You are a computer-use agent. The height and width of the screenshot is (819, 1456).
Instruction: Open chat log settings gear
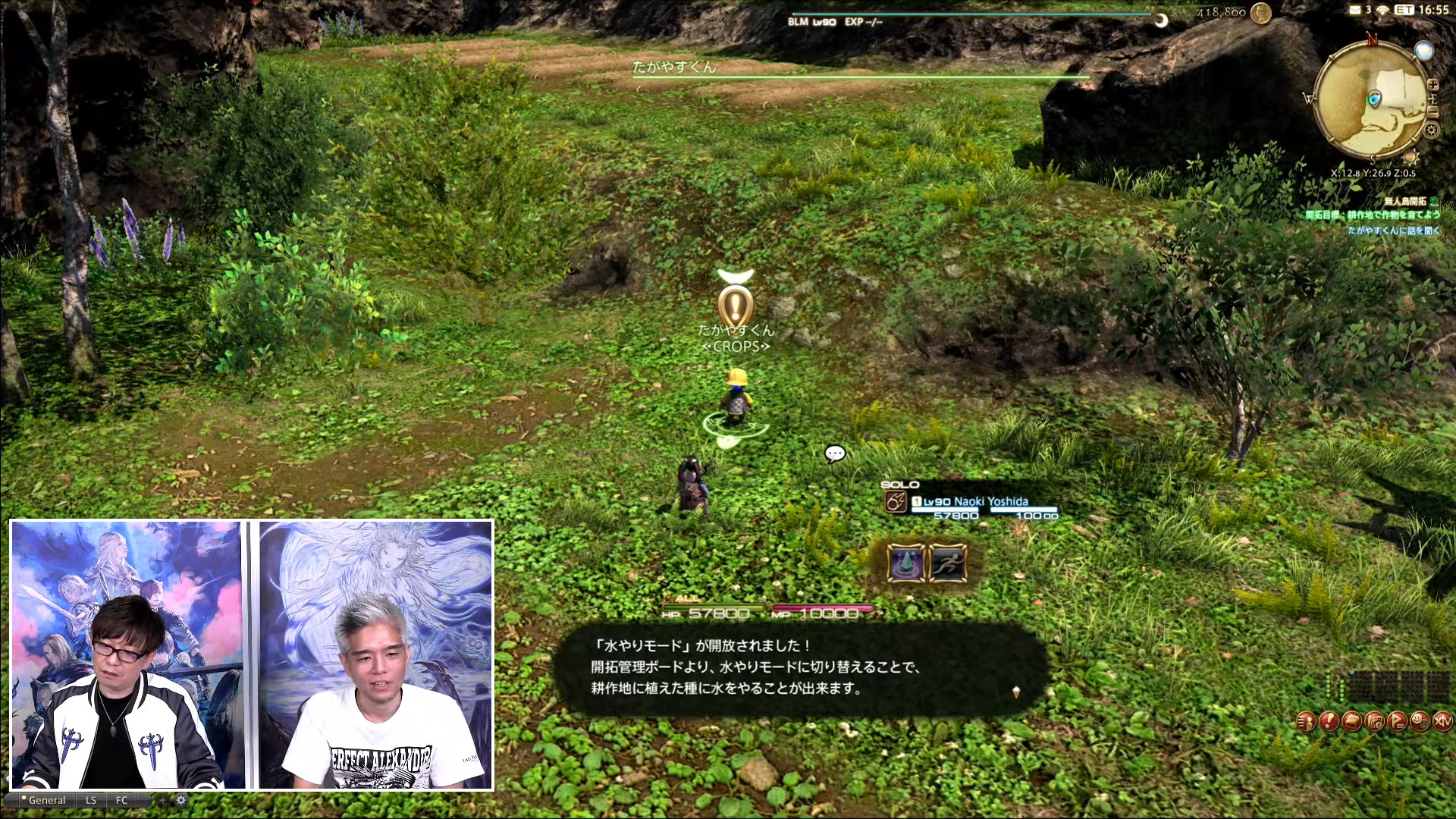click(180, 800)
